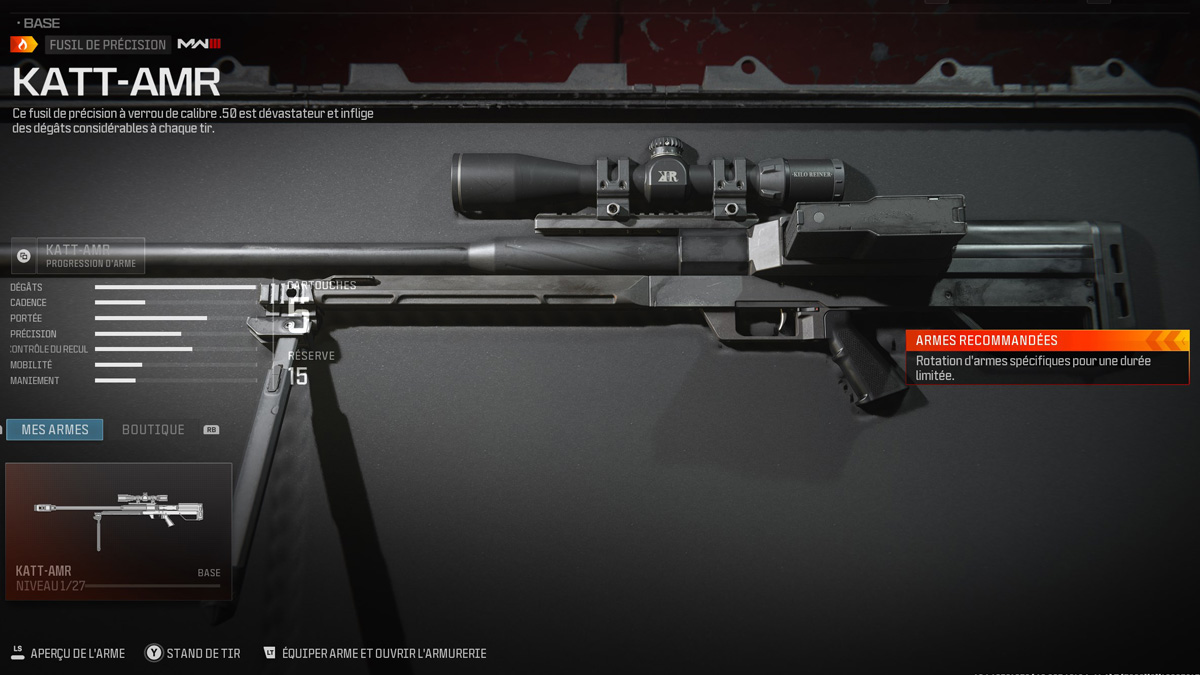The width and height of the screenshot is (1200, 675).
Task: Open KATT-AMR Progression d'arme button
Action: click(x=78, y=256)
